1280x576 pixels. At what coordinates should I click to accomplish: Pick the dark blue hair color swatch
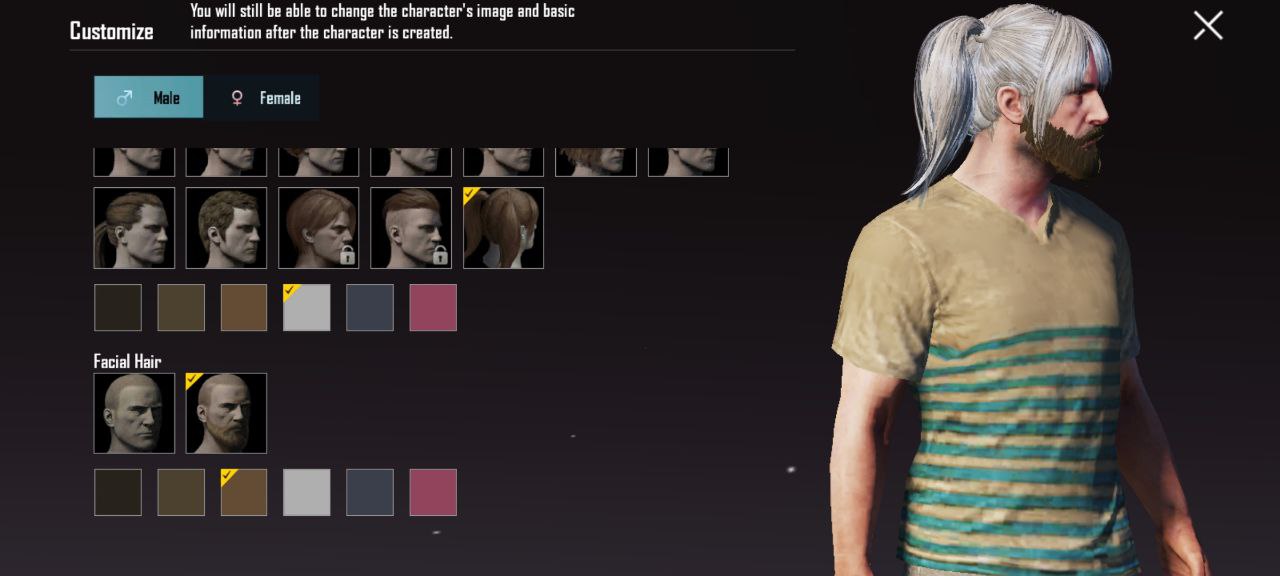click(370, 307)
